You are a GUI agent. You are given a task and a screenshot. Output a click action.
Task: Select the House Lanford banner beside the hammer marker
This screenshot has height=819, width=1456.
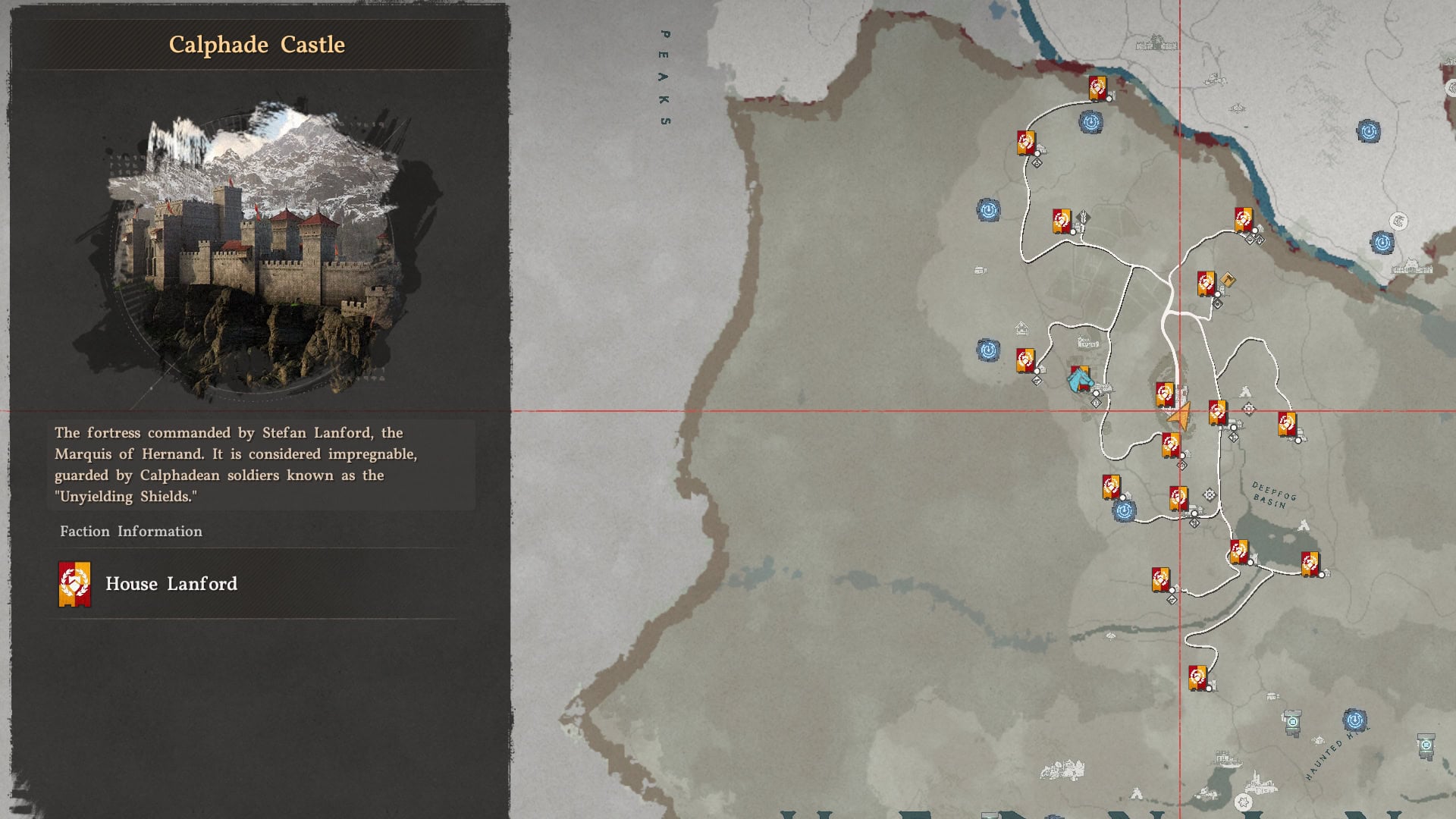[x=1206, y=283]
